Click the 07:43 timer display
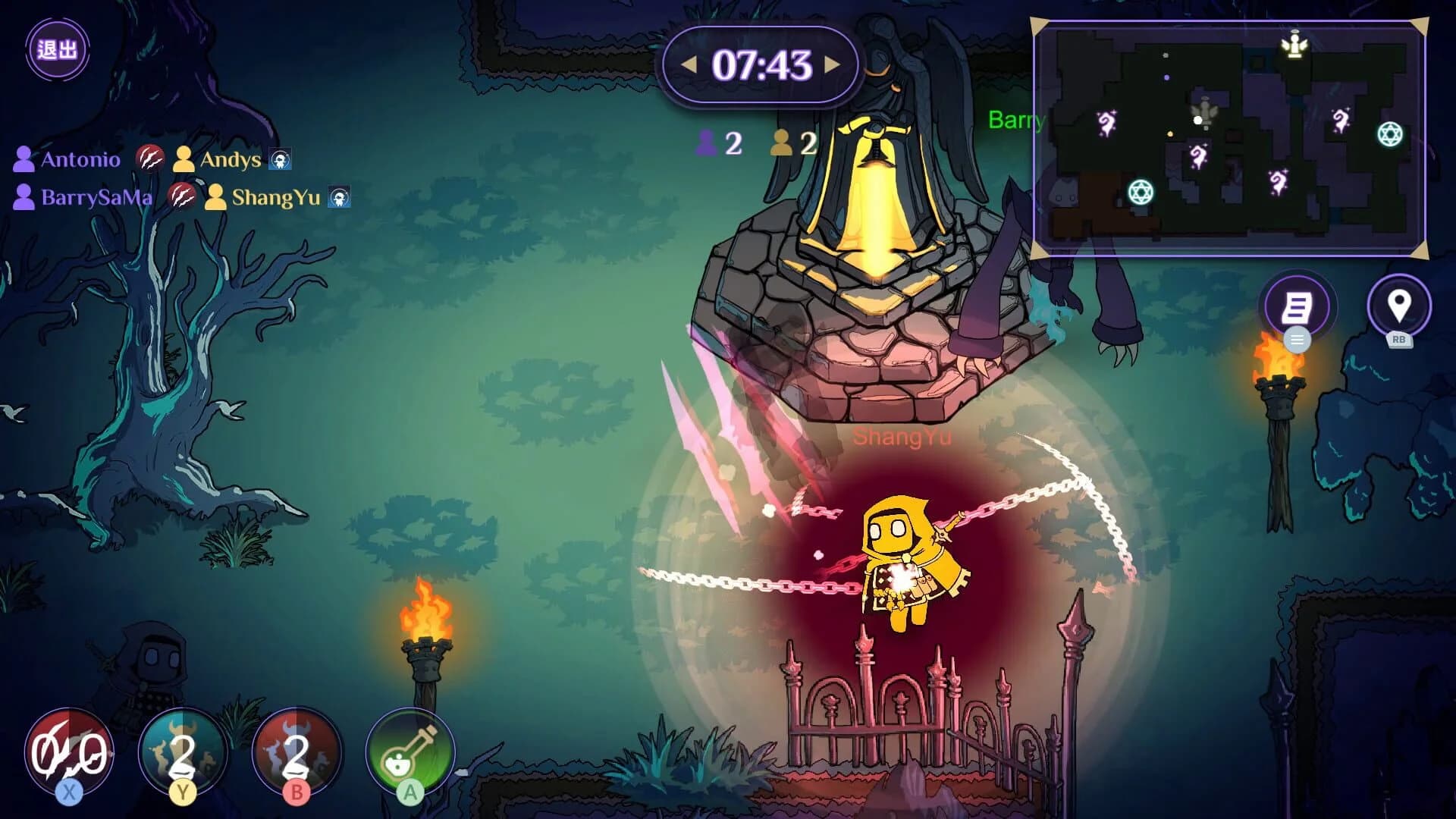 [x=760, y=66]
